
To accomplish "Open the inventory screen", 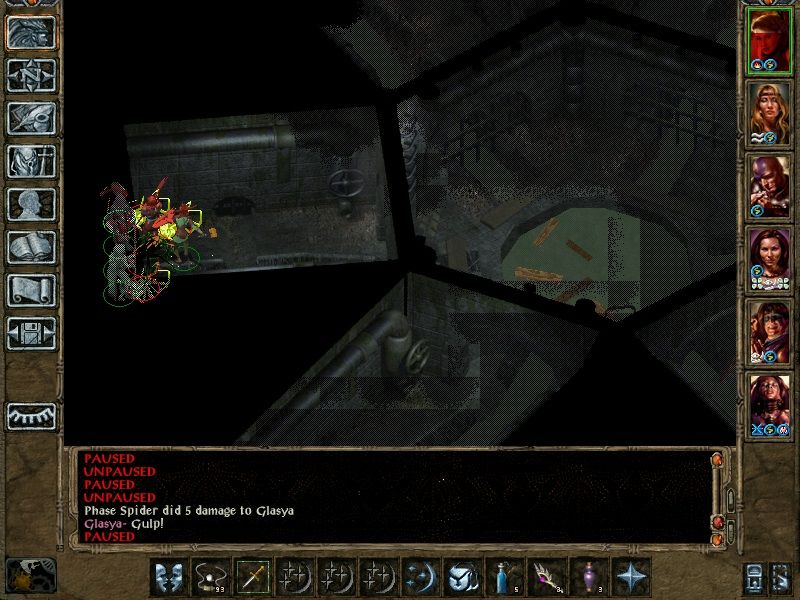I will click(x=30, y=162).
